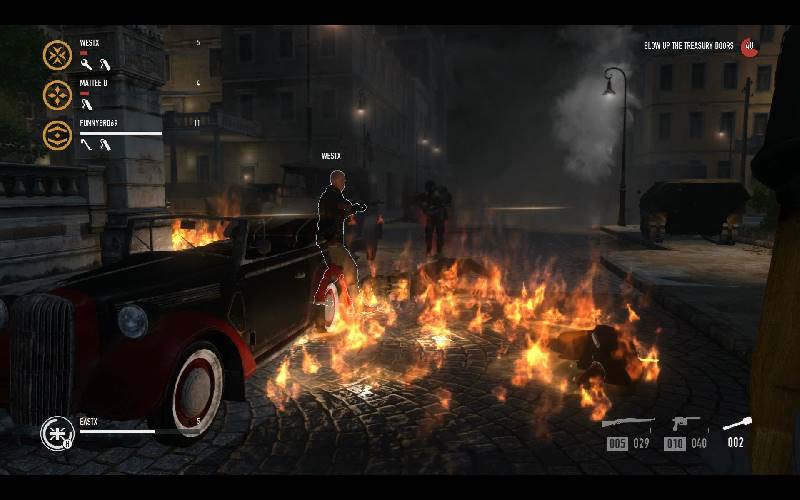Open the 'Blow up the treasury doors' objective

click(689, 46)
